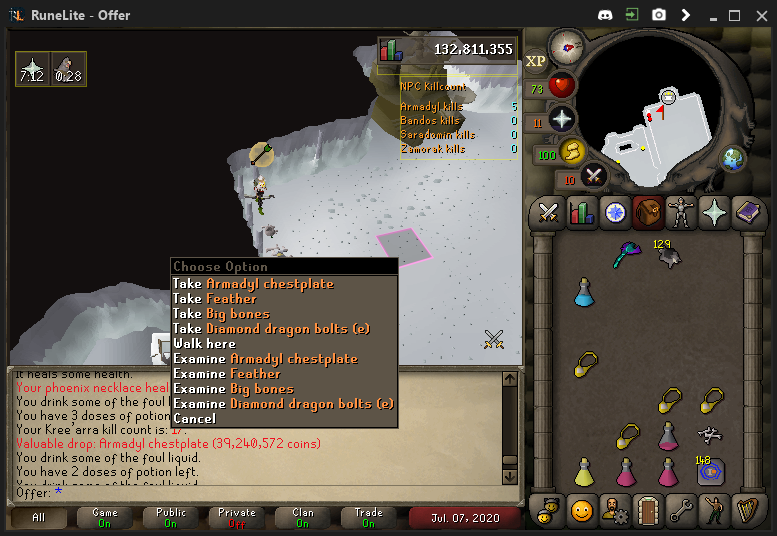Screen dimensions: 777x536
Task: Switch to the Skills tab
Action: pos(581,212)
